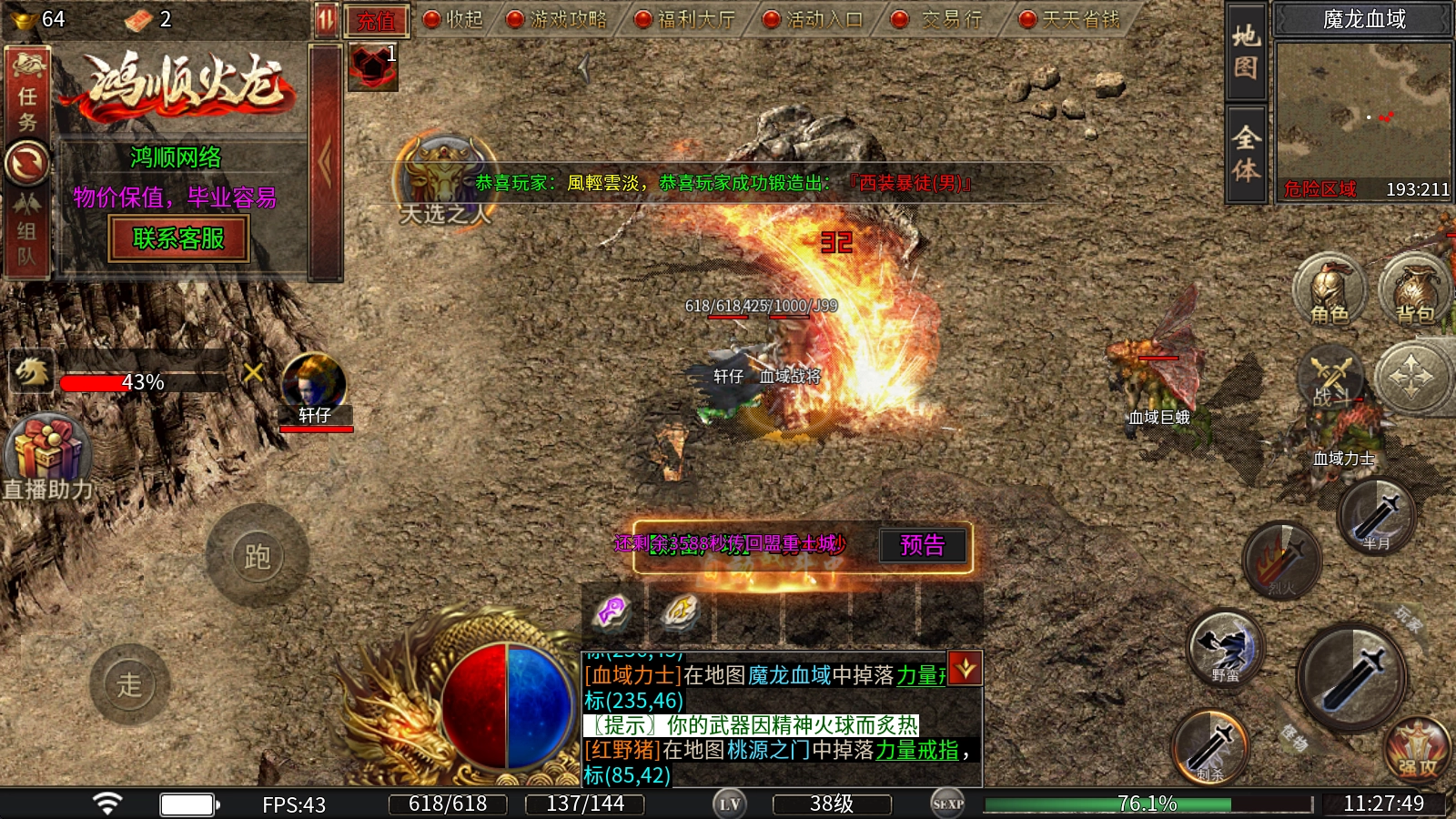This screenshot has height=819, width=1456.
Task: Use the 野蛮 charge skill
Action: (1226, 648)
